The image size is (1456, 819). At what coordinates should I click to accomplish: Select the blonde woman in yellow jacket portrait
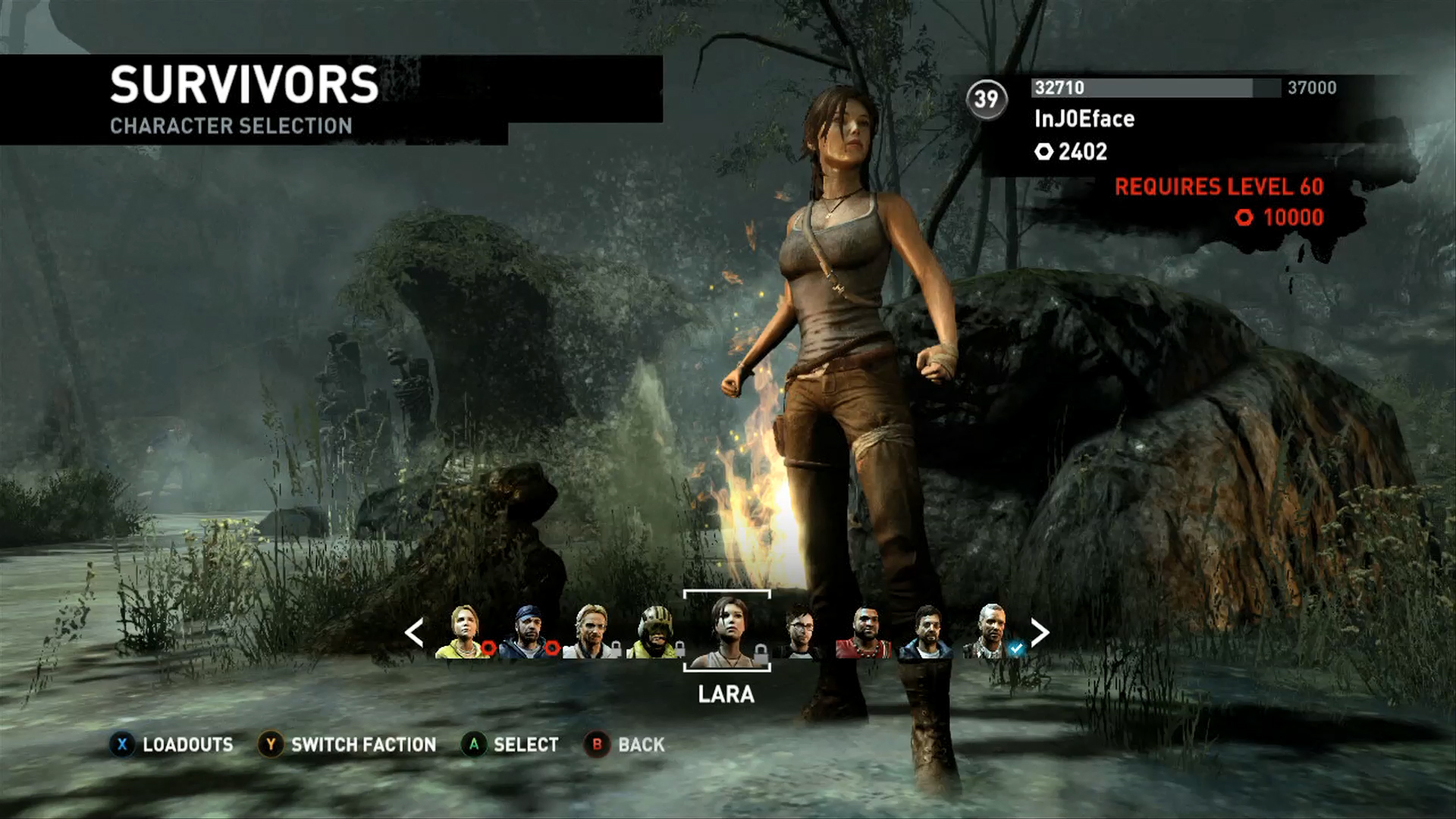click(463, 632)
